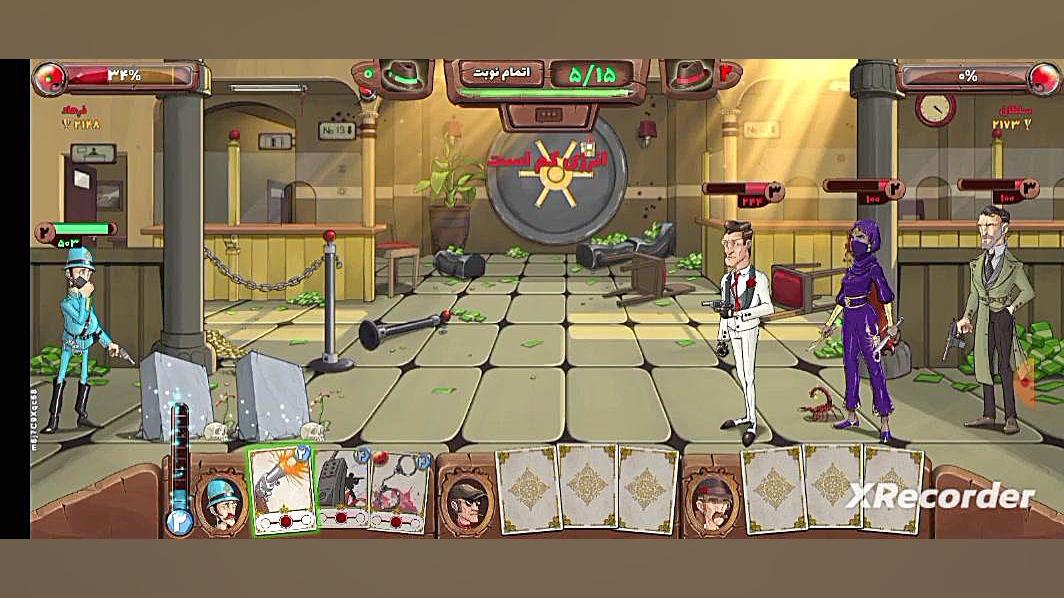Select the revolver gunshot card

point(282,487)
